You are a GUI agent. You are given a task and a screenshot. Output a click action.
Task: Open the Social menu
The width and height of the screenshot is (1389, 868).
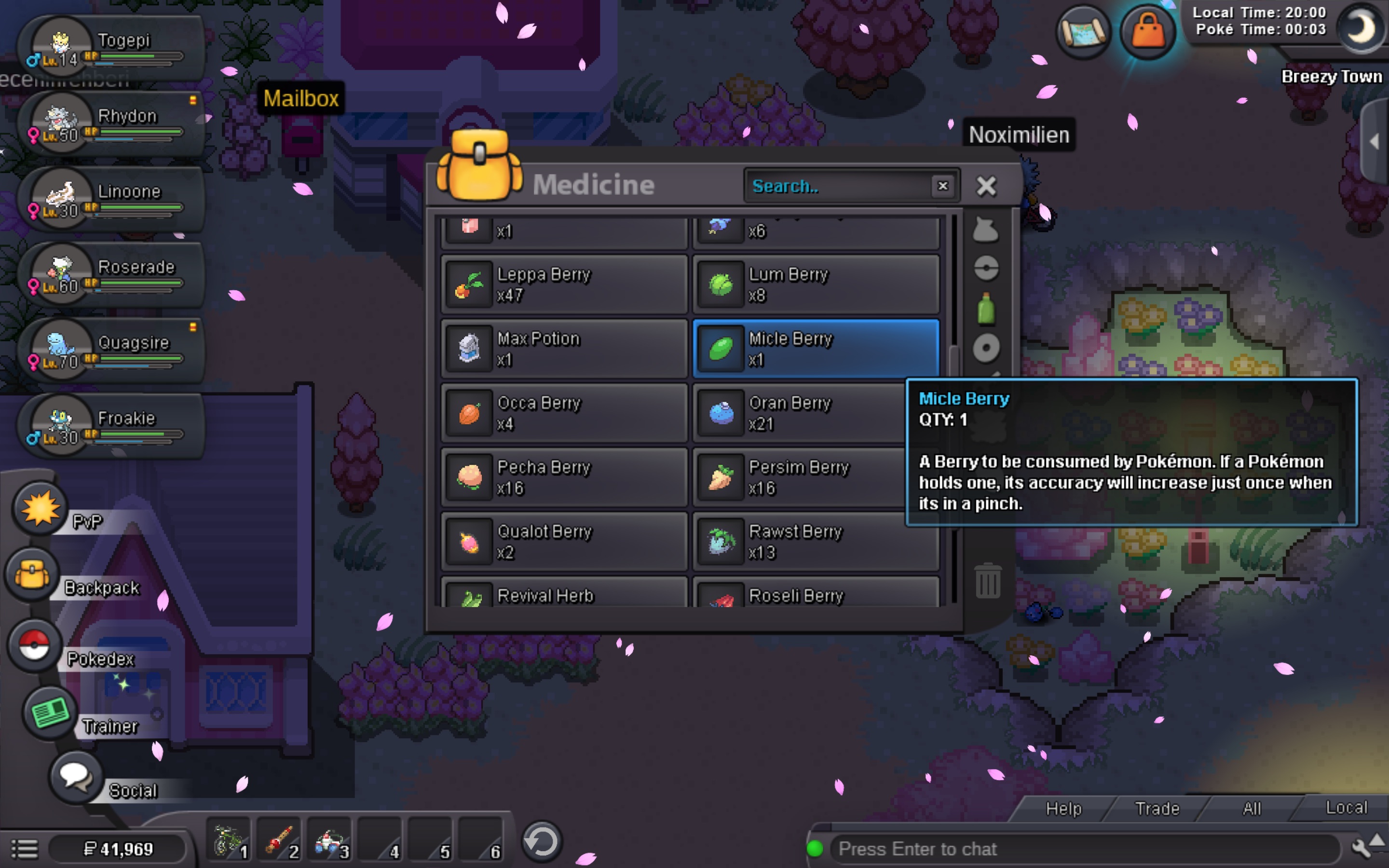pyautogui.click(x=75, y=777)
